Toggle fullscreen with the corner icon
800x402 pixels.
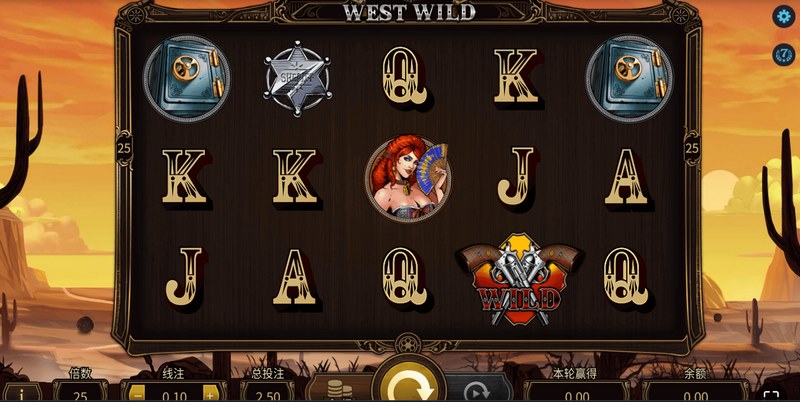pos(771,393)
